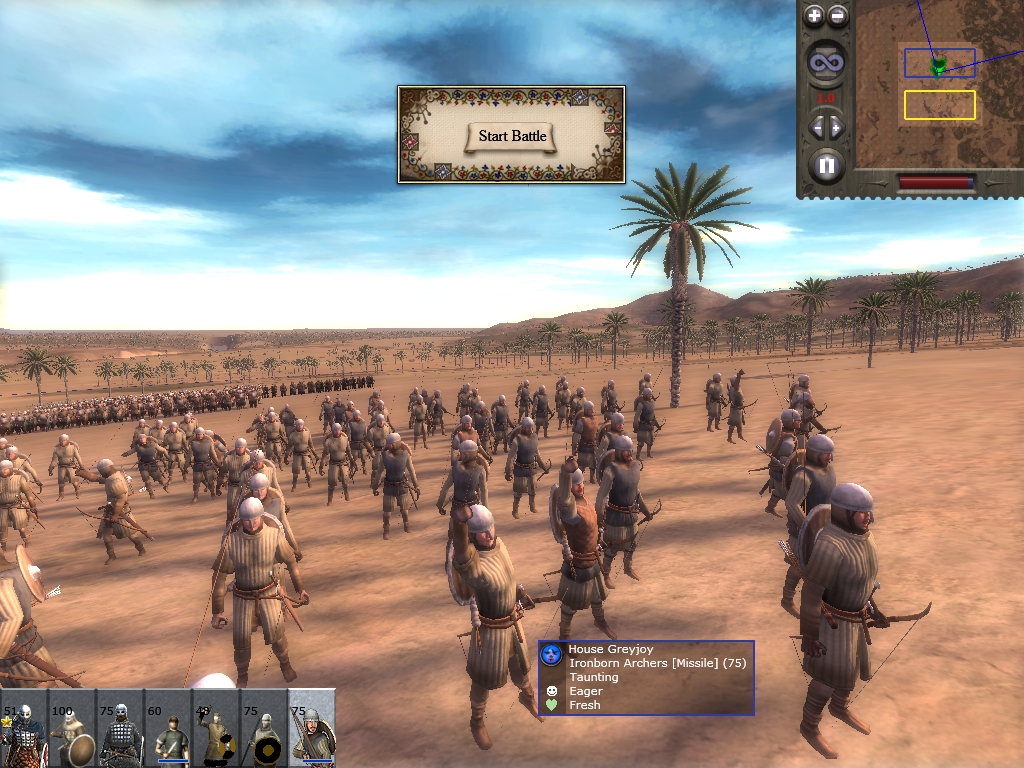The height and width of the screenshot is (768, 1024).
Task: Click the Start Battle button
Action: 514,136
